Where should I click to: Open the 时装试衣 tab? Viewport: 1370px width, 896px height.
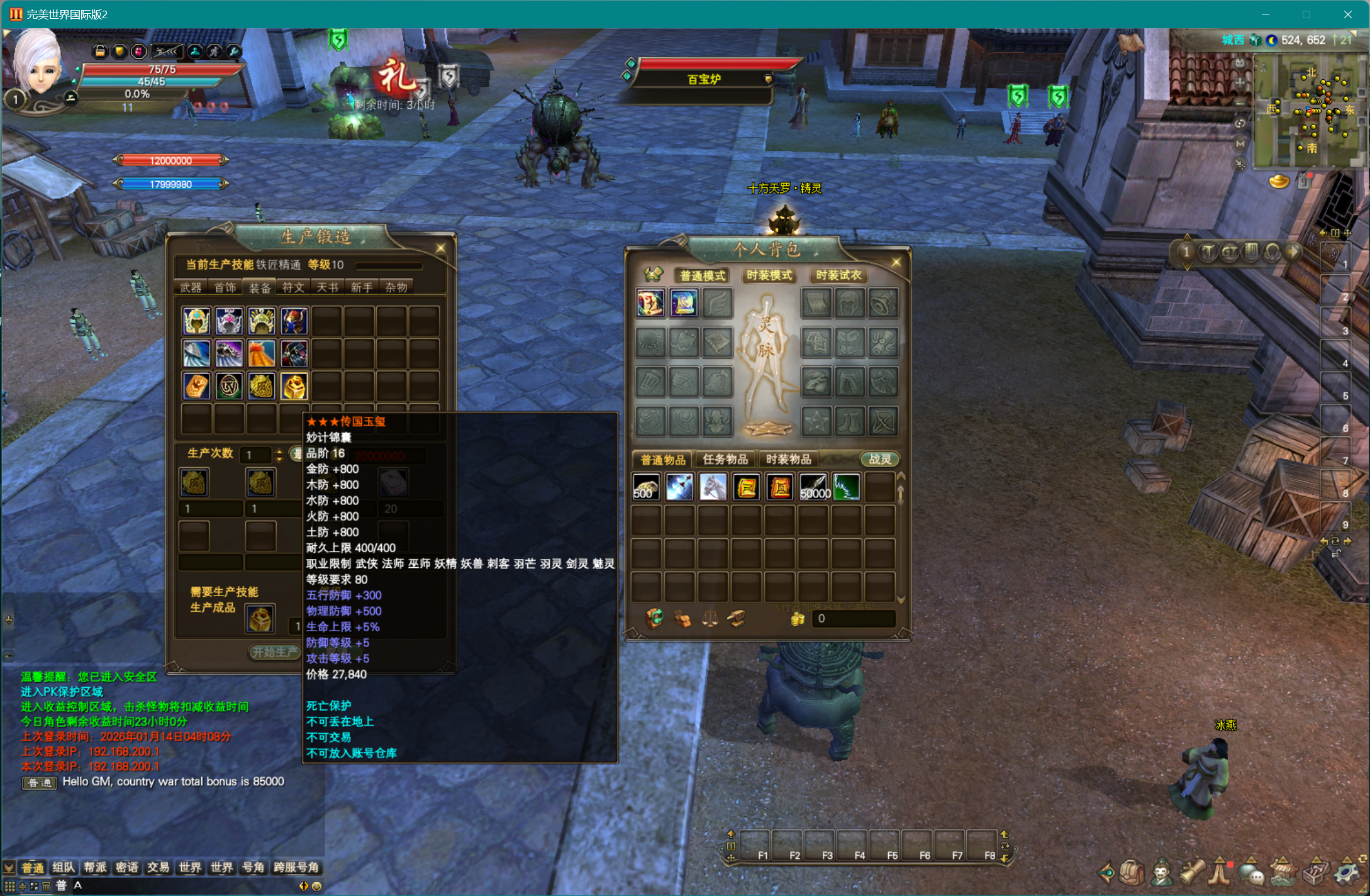click(x=838, y=275)
